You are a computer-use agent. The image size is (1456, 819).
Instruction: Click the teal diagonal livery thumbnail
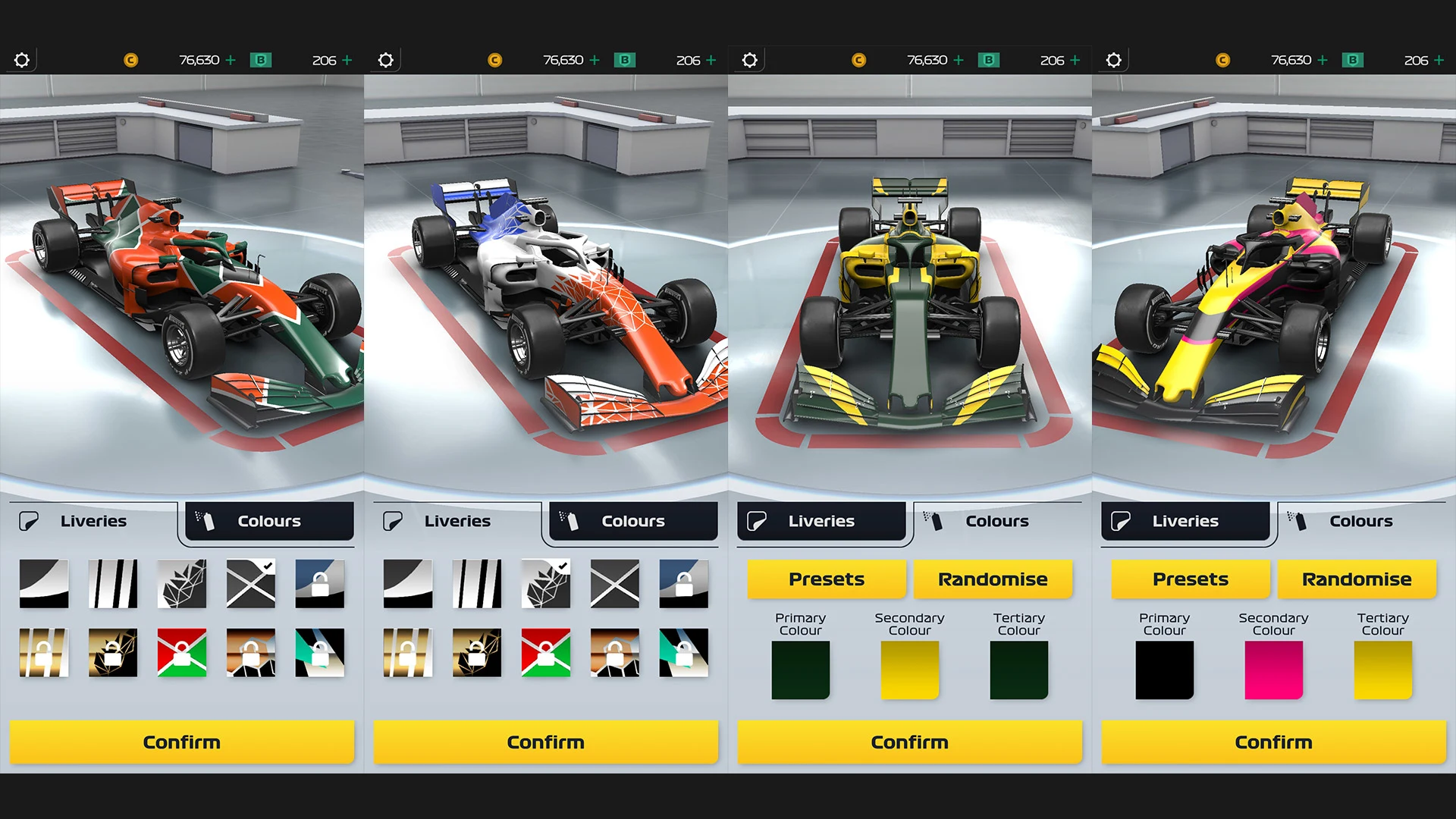[319, 653]
